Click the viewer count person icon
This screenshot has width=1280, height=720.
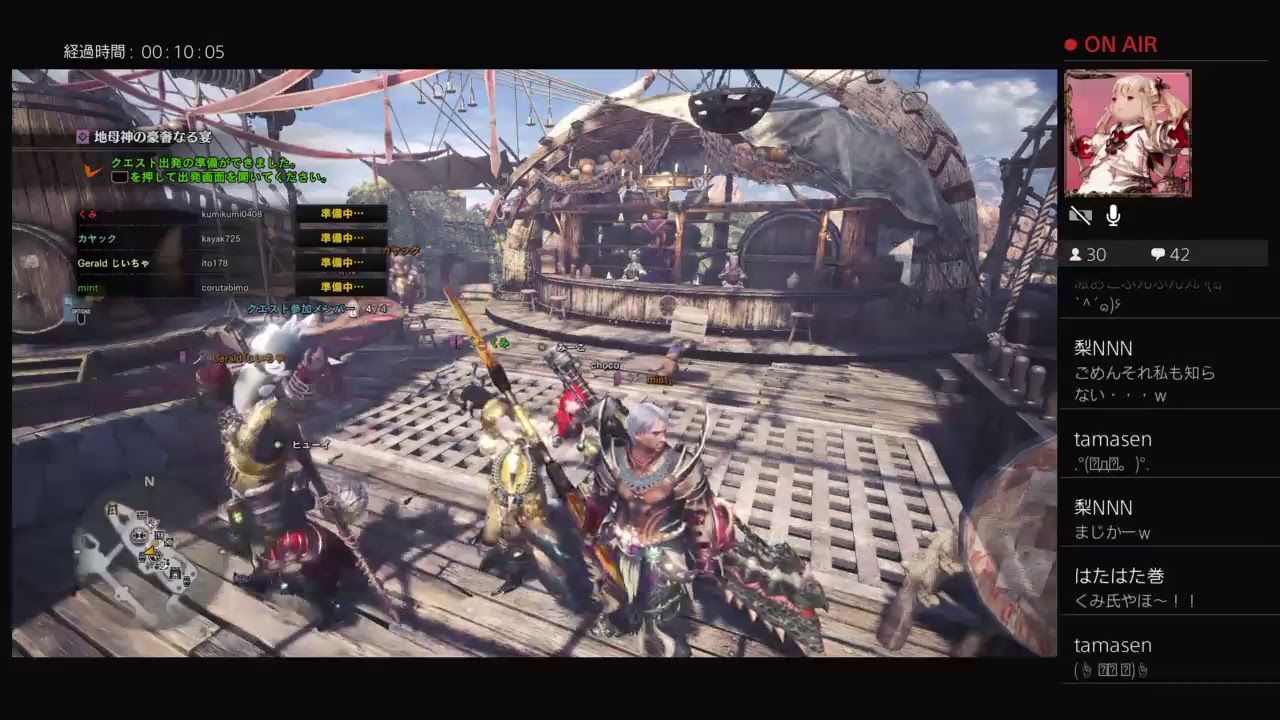1078,254
